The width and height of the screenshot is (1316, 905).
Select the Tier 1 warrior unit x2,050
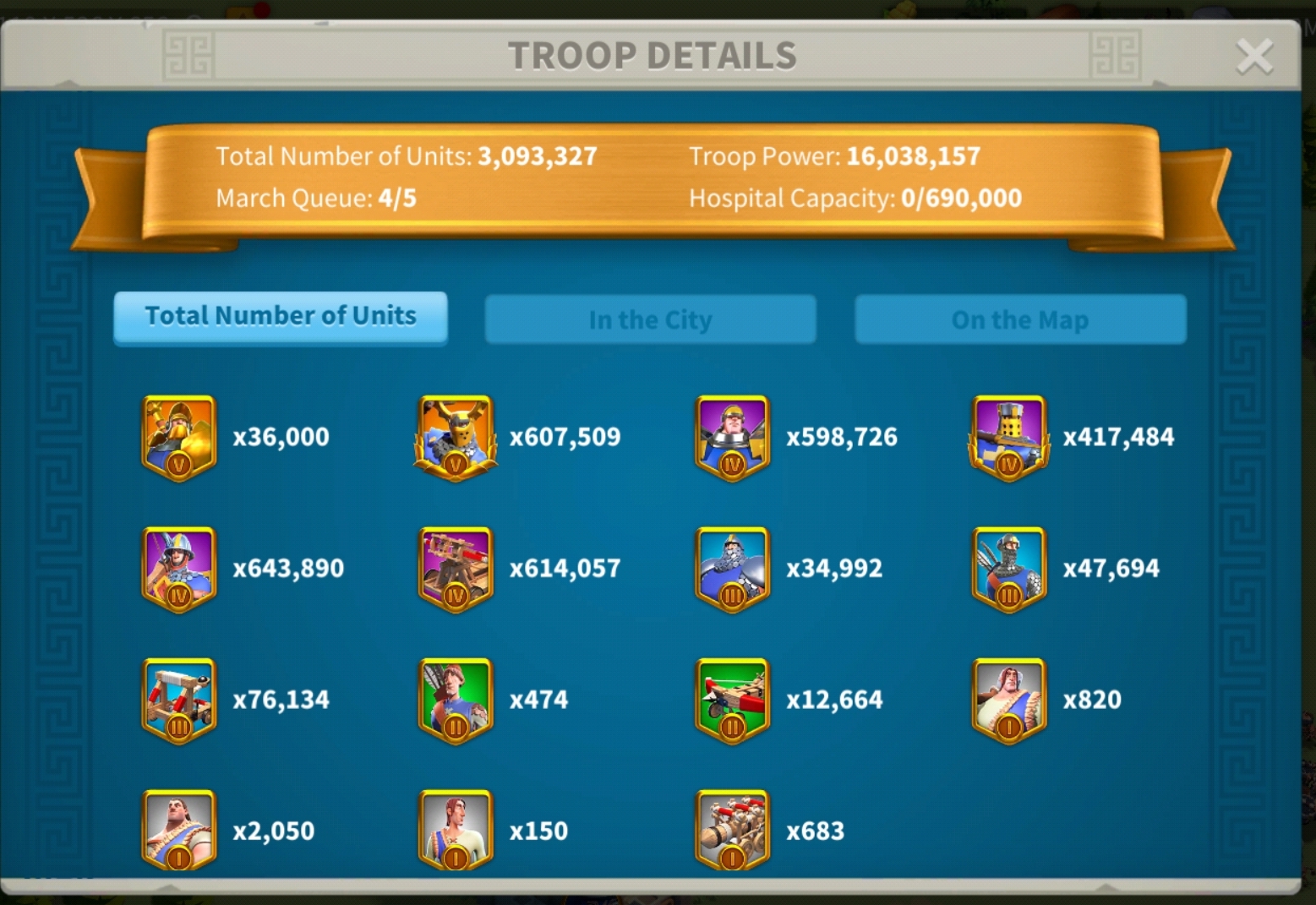[x=178, y=830]
